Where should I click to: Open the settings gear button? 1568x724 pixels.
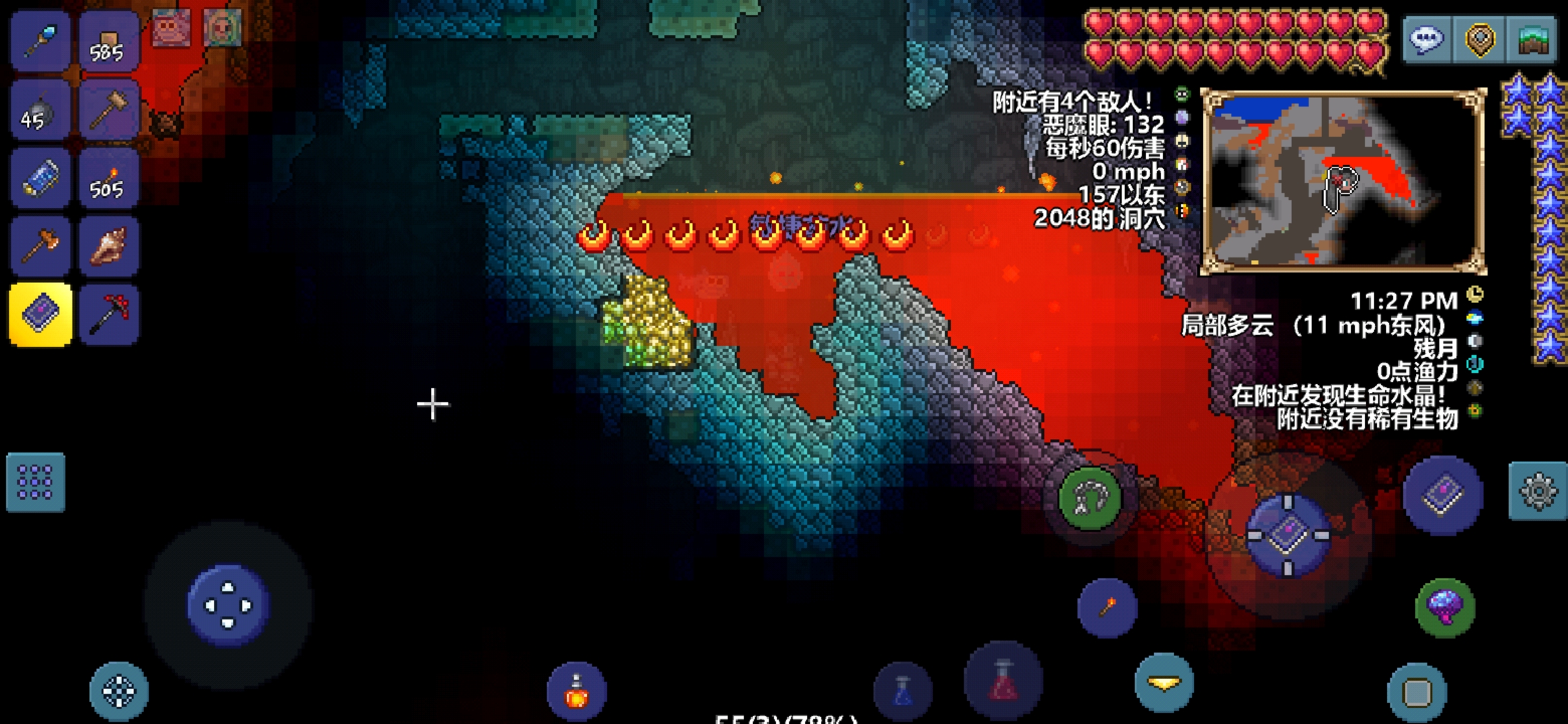tap(1538, 491)
